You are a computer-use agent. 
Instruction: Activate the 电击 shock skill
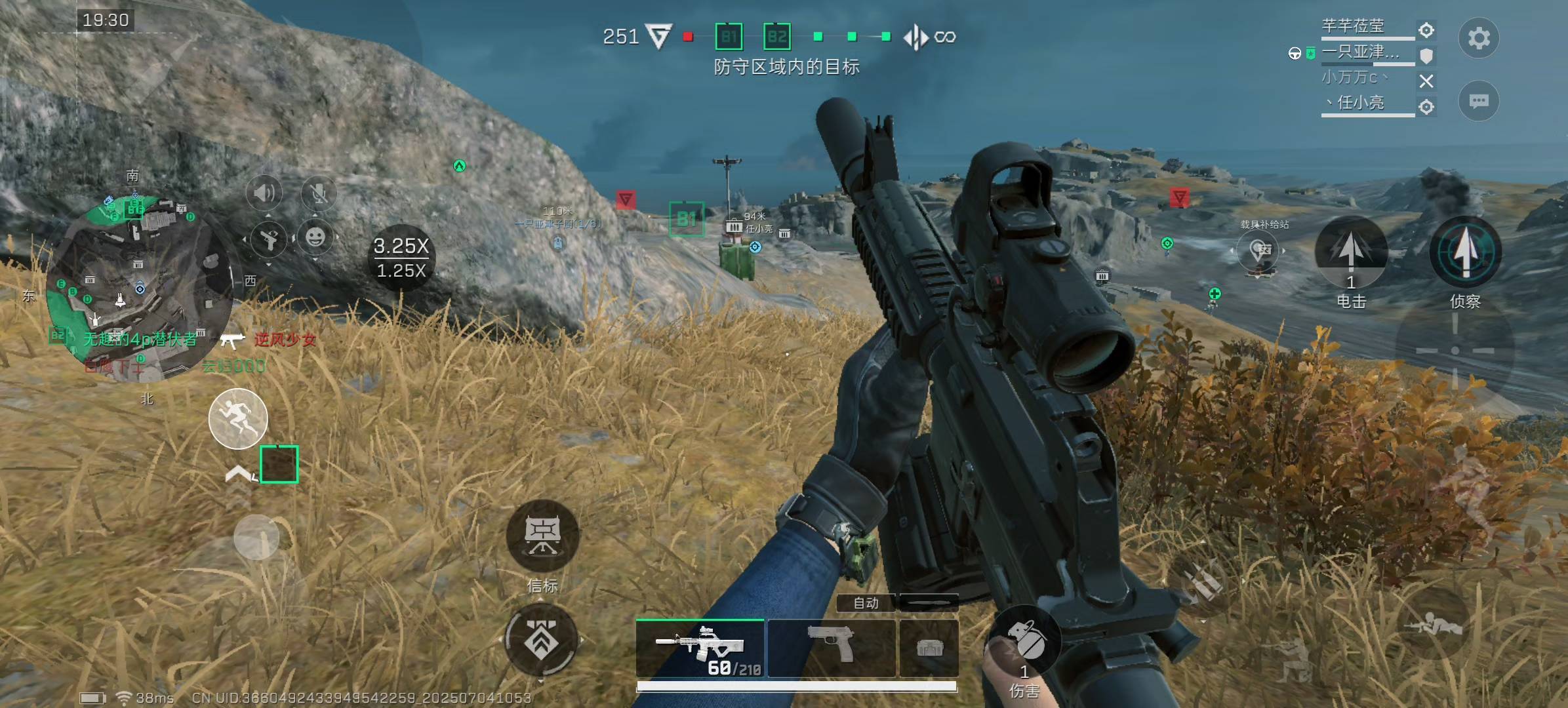click(x=1350, y=252)
